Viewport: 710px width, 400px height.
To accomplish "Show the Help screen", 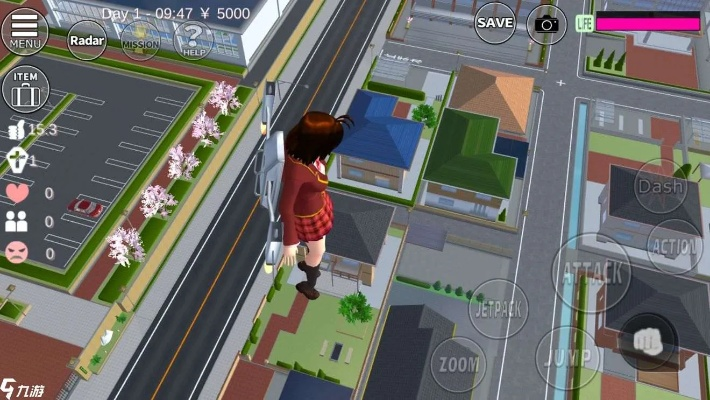I will pos(192,41).
